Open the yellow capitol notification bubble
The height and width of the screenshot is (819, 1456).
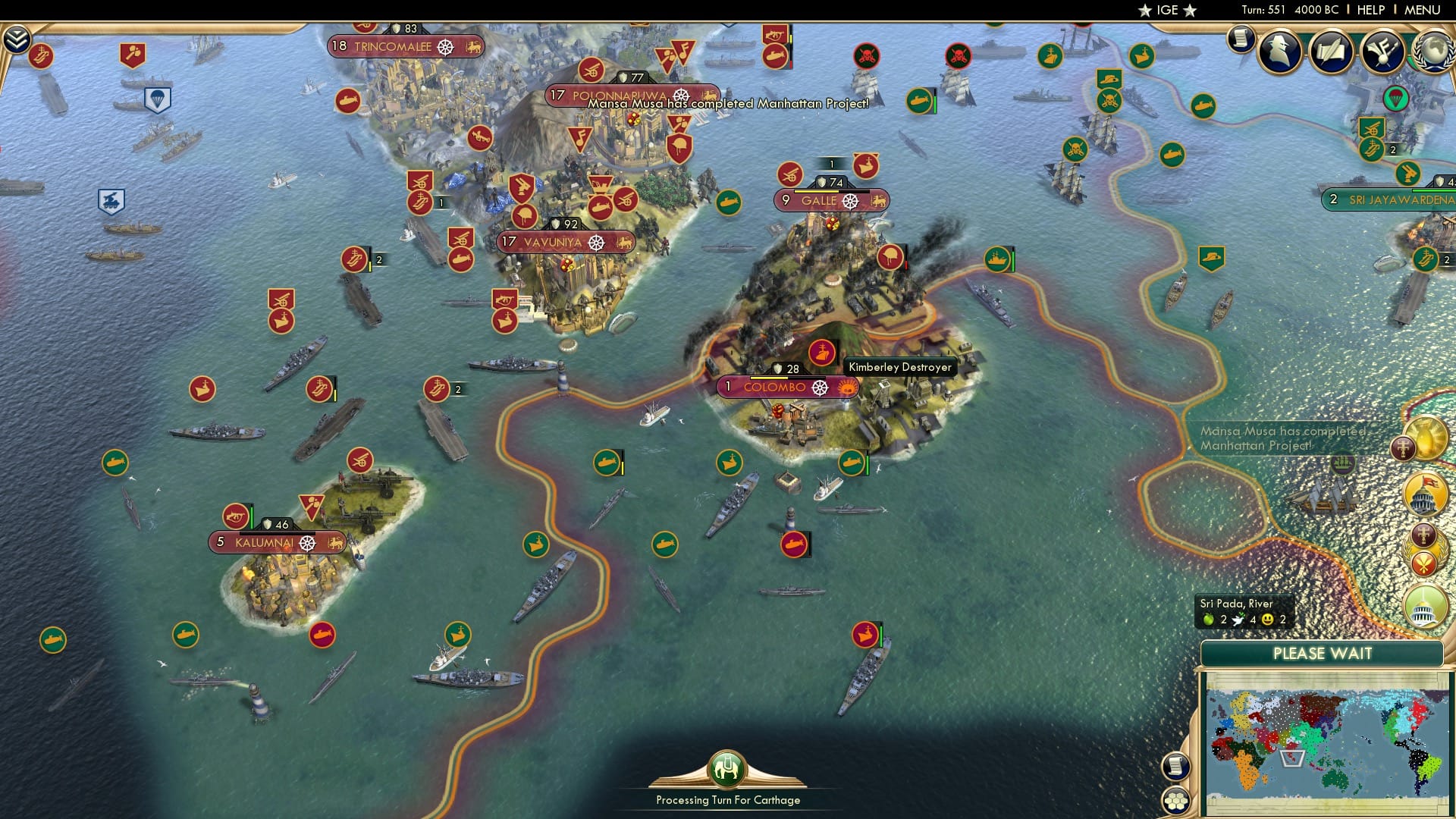[1424, 494]
